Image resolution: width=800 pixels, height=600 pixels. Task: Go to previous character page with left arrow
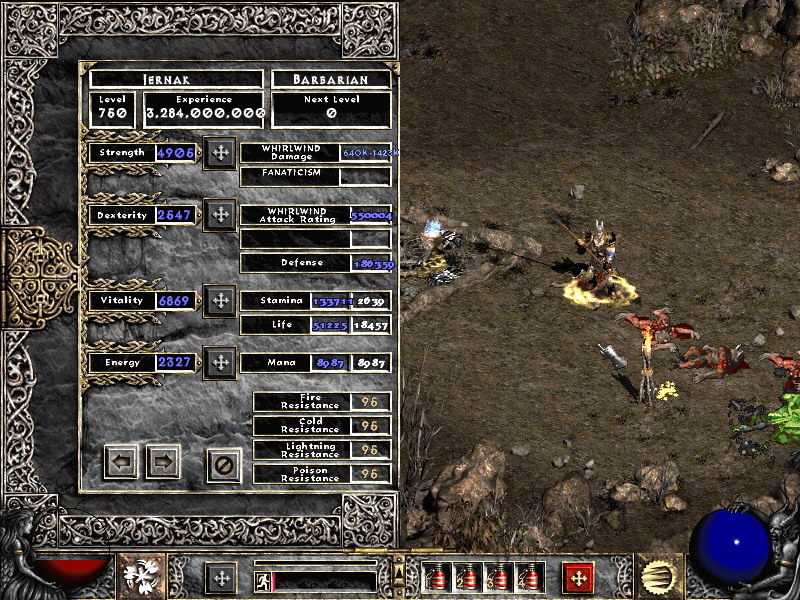pos(121,462)
